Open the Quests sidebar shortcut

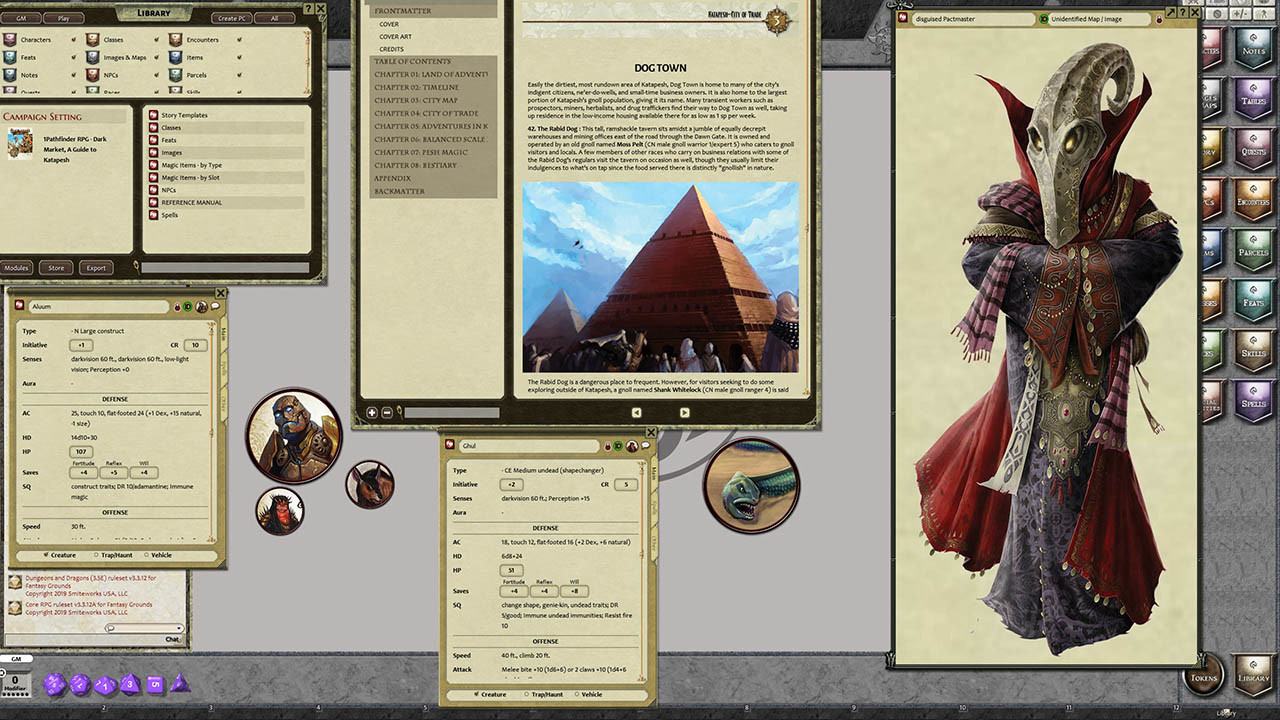pos(1253,150)
